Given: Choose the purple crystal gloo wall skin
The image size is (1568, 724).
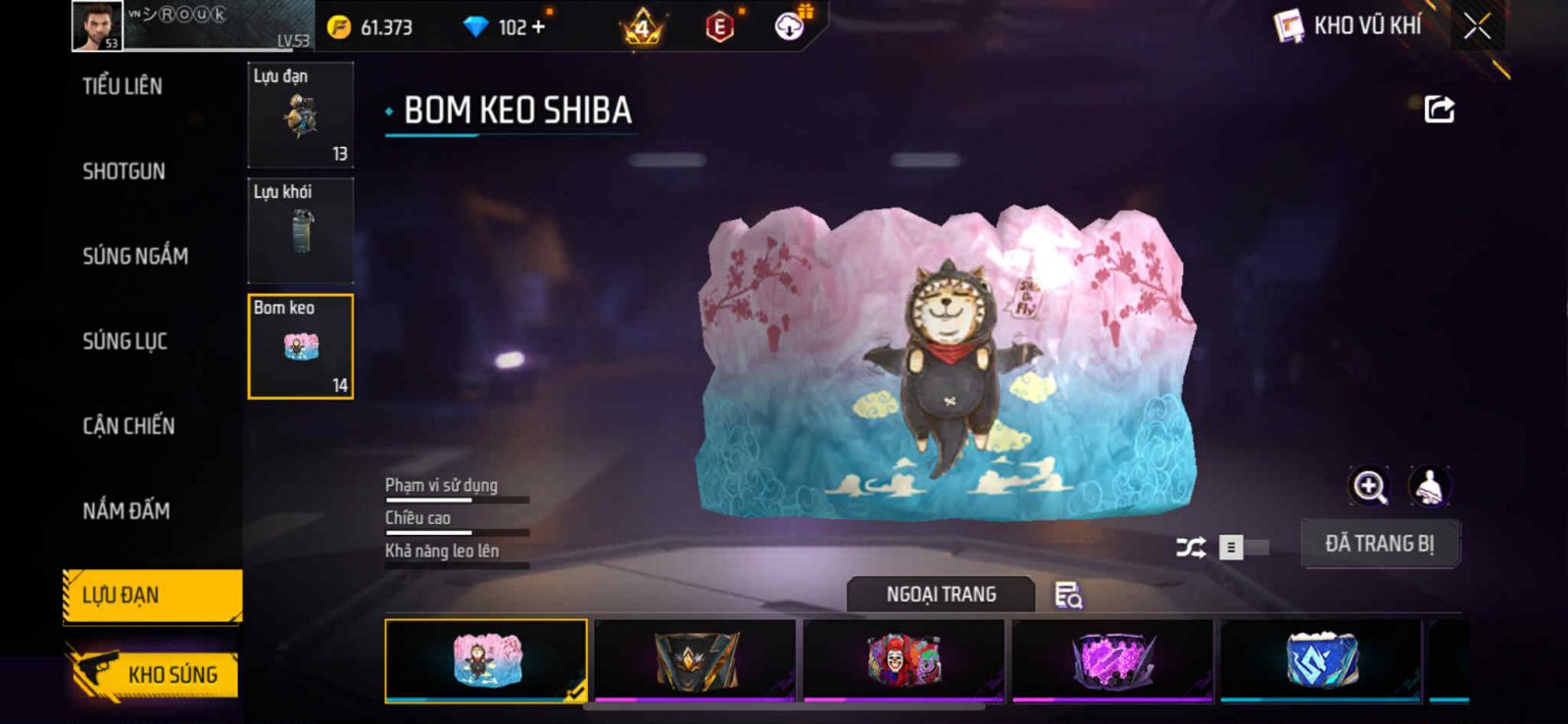Looking at the screenshot, I should pos(1112,659).
